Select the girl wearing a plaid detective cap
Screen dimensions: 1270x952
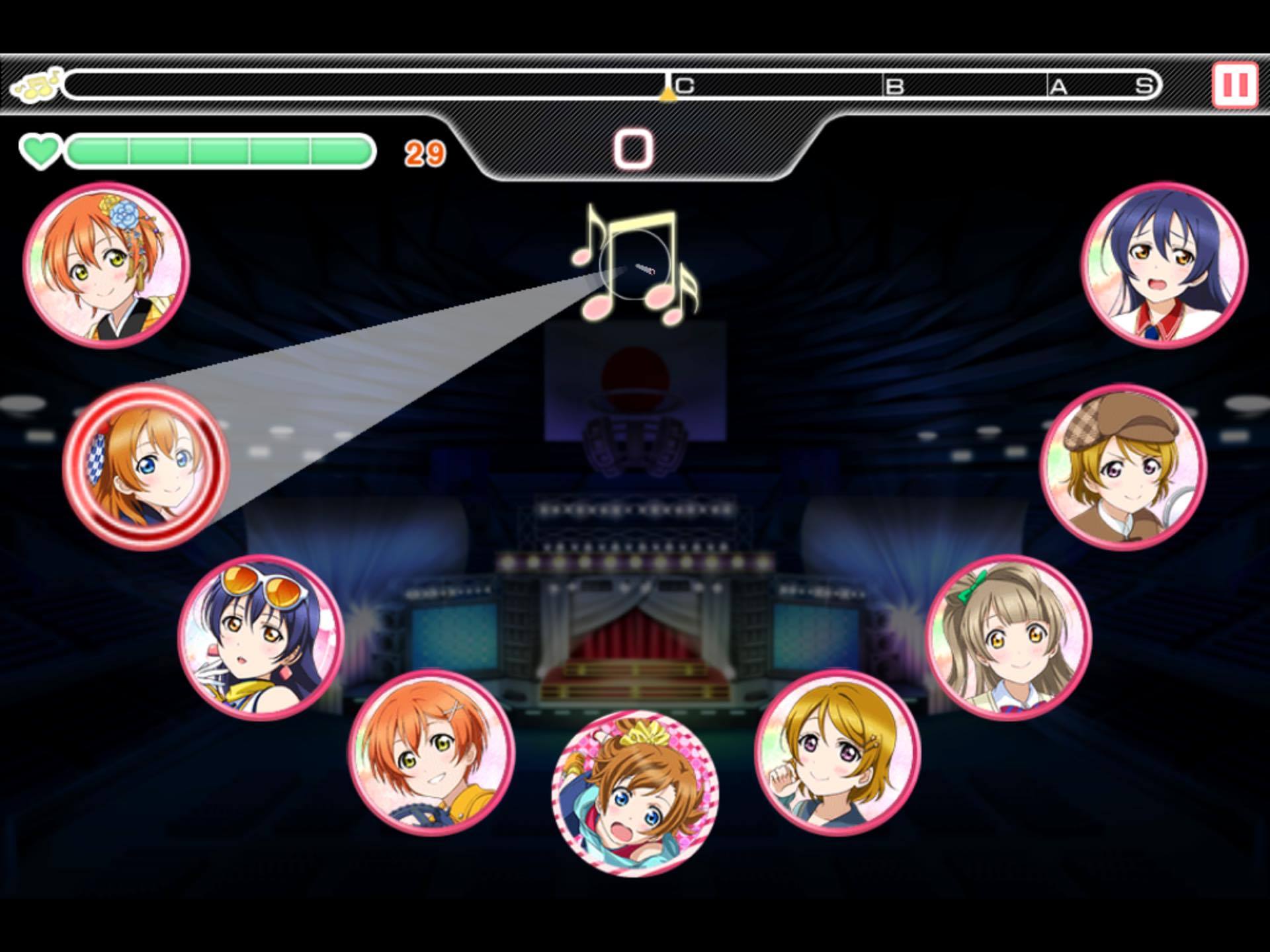coord(1123,467)
